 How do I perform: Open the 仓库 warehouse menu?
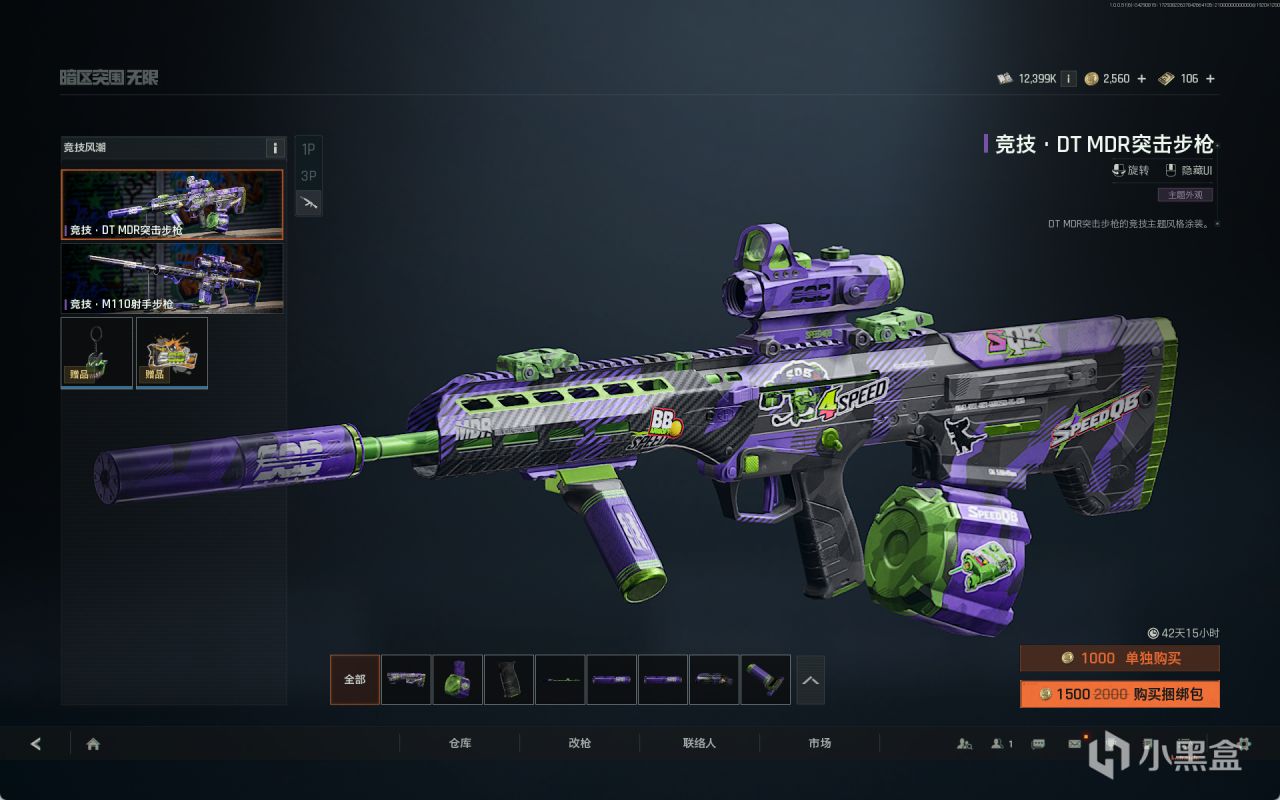[460, 744]
